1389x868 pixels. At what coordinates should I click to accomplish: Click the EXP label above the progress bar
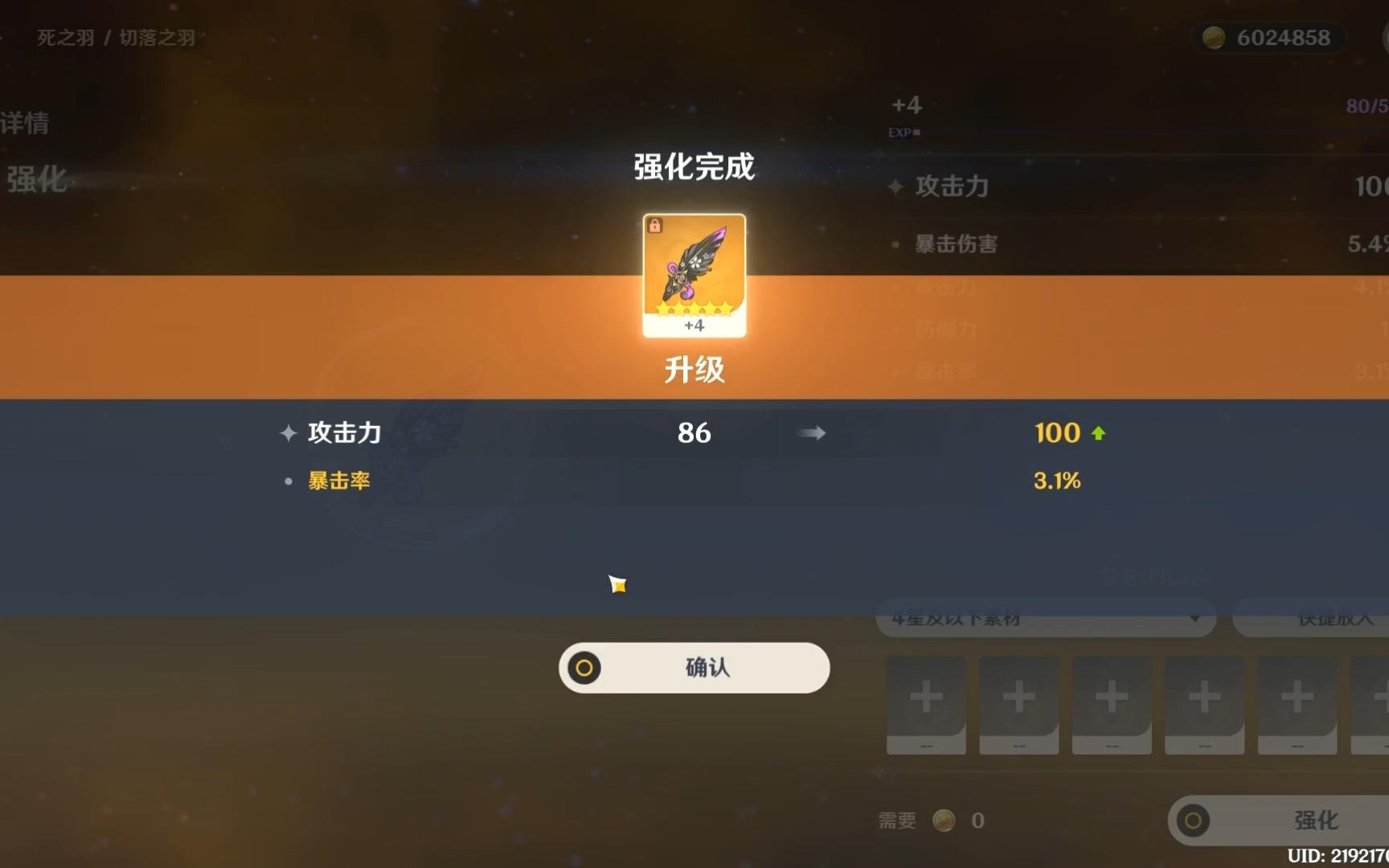click(899, 132)
